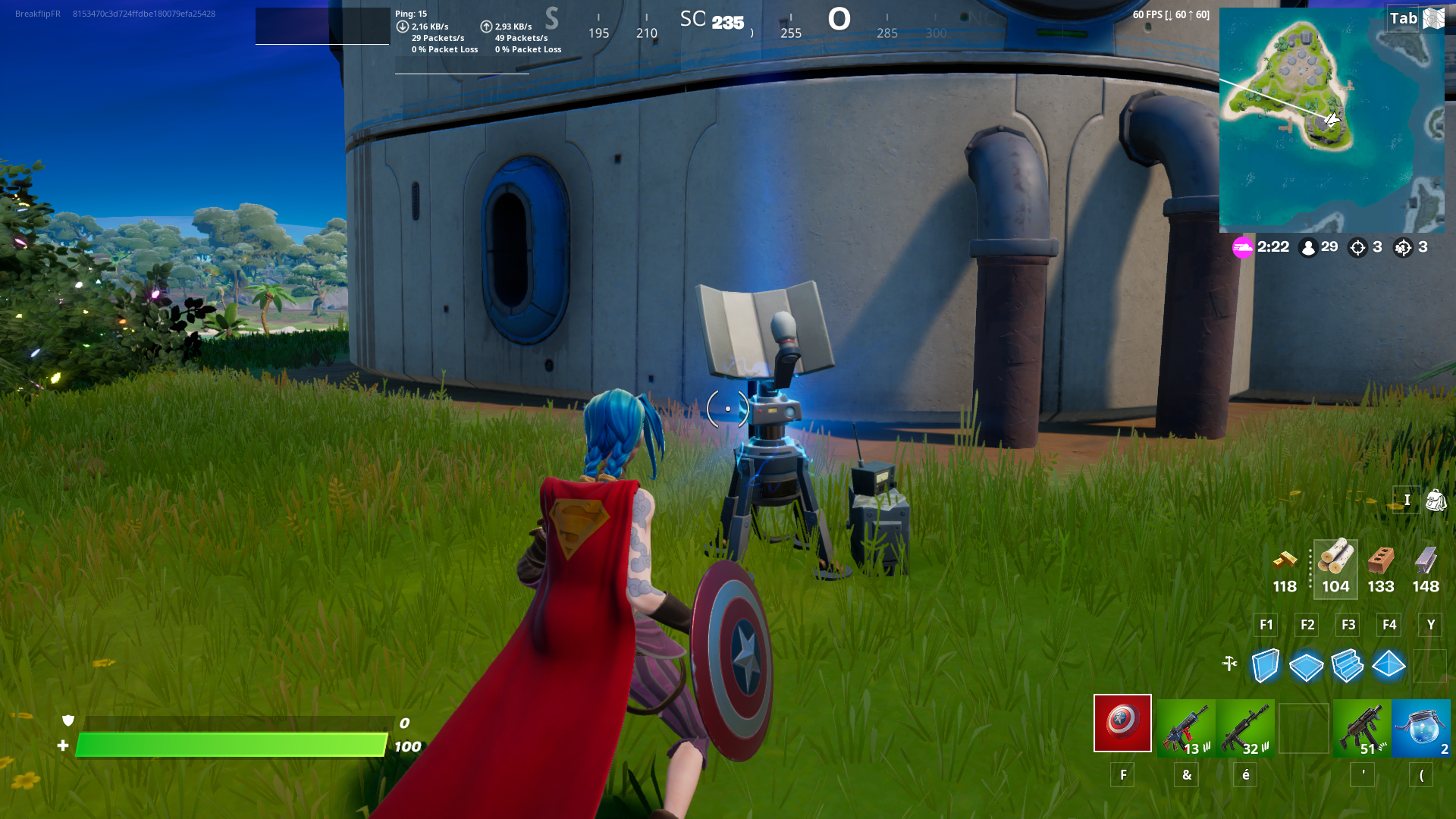Click the crosshair eliminations icon showing 3
The image size is (1456, 819).
tap(1357, 247)
